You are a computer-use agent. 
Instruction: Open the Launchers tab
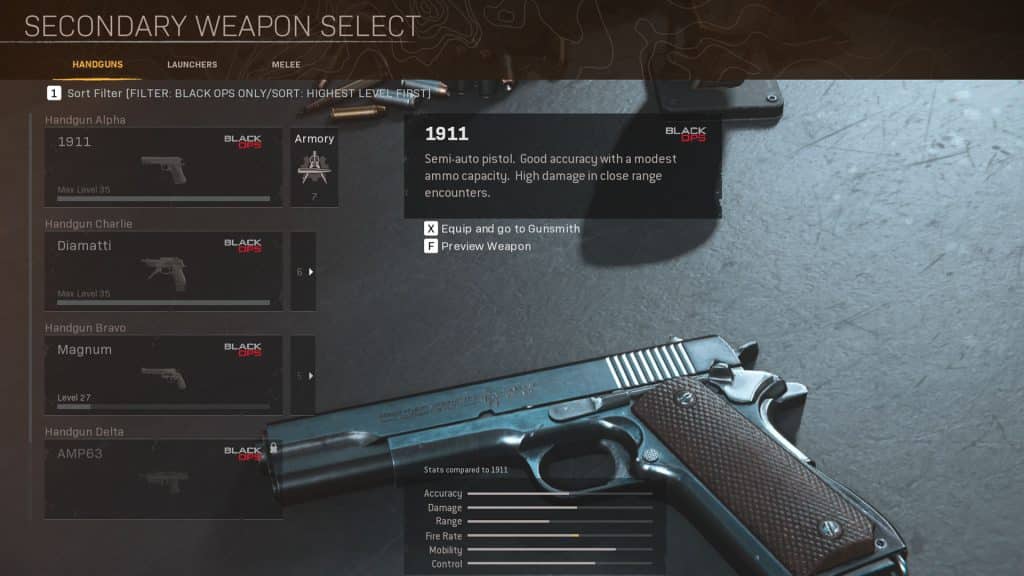point(192,65)
